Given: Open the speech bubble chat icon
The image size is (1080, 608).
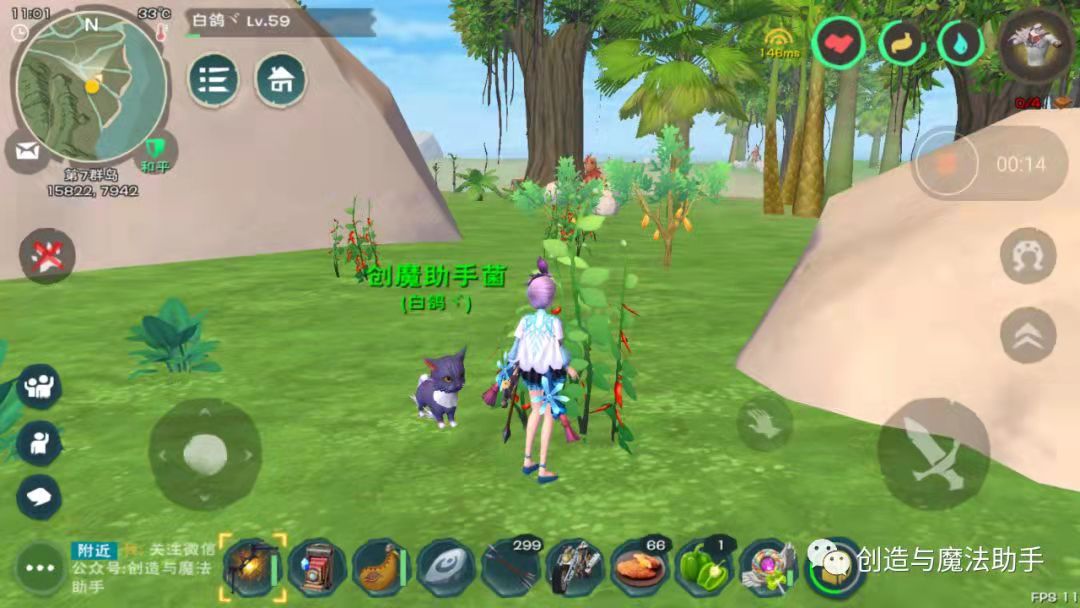Looking at the screenshot, I should [39, 497].
